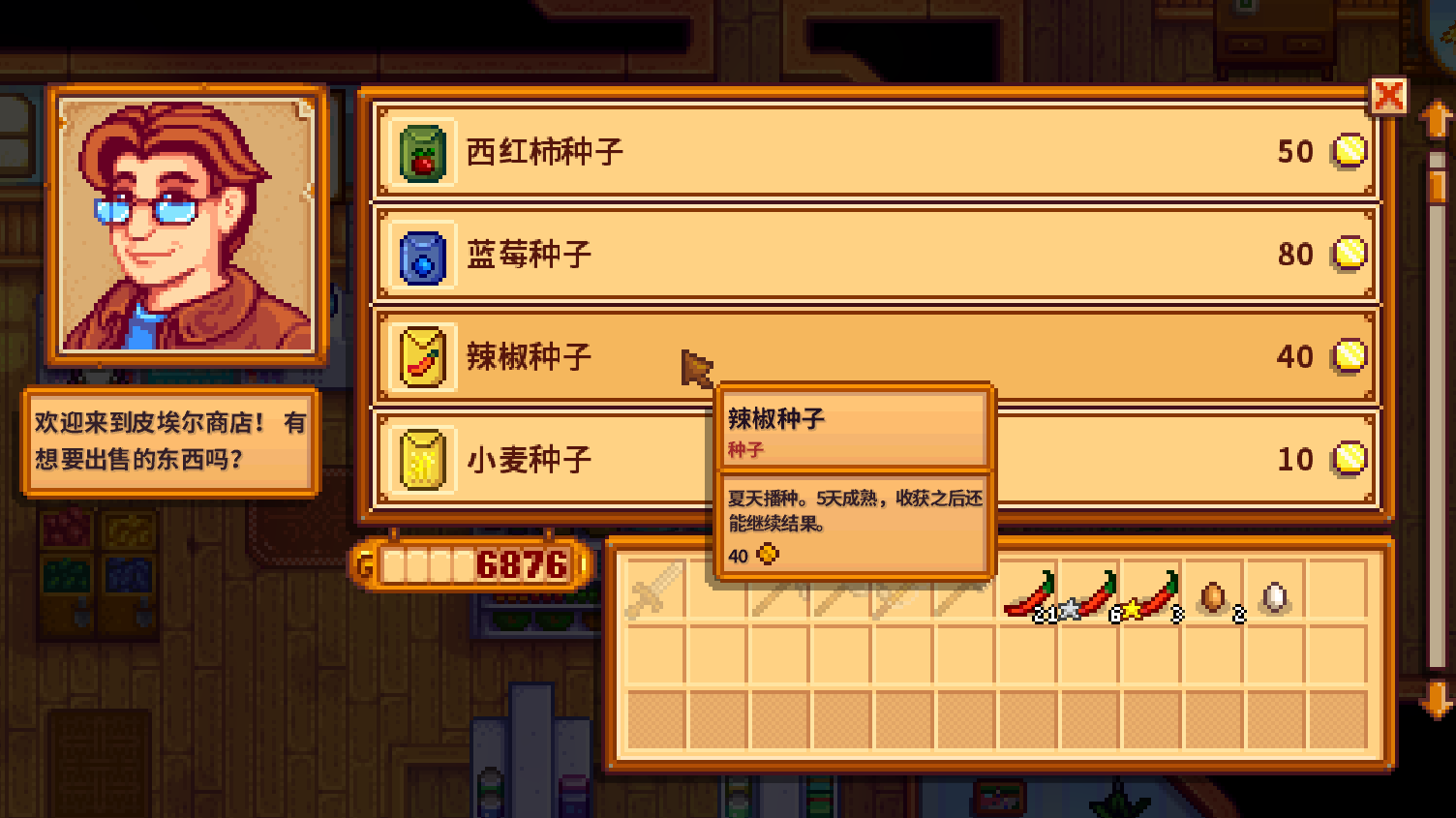Close the shop menu with the X
The height and width of the screenshot is (818, 1456).
coord(1390,96)
